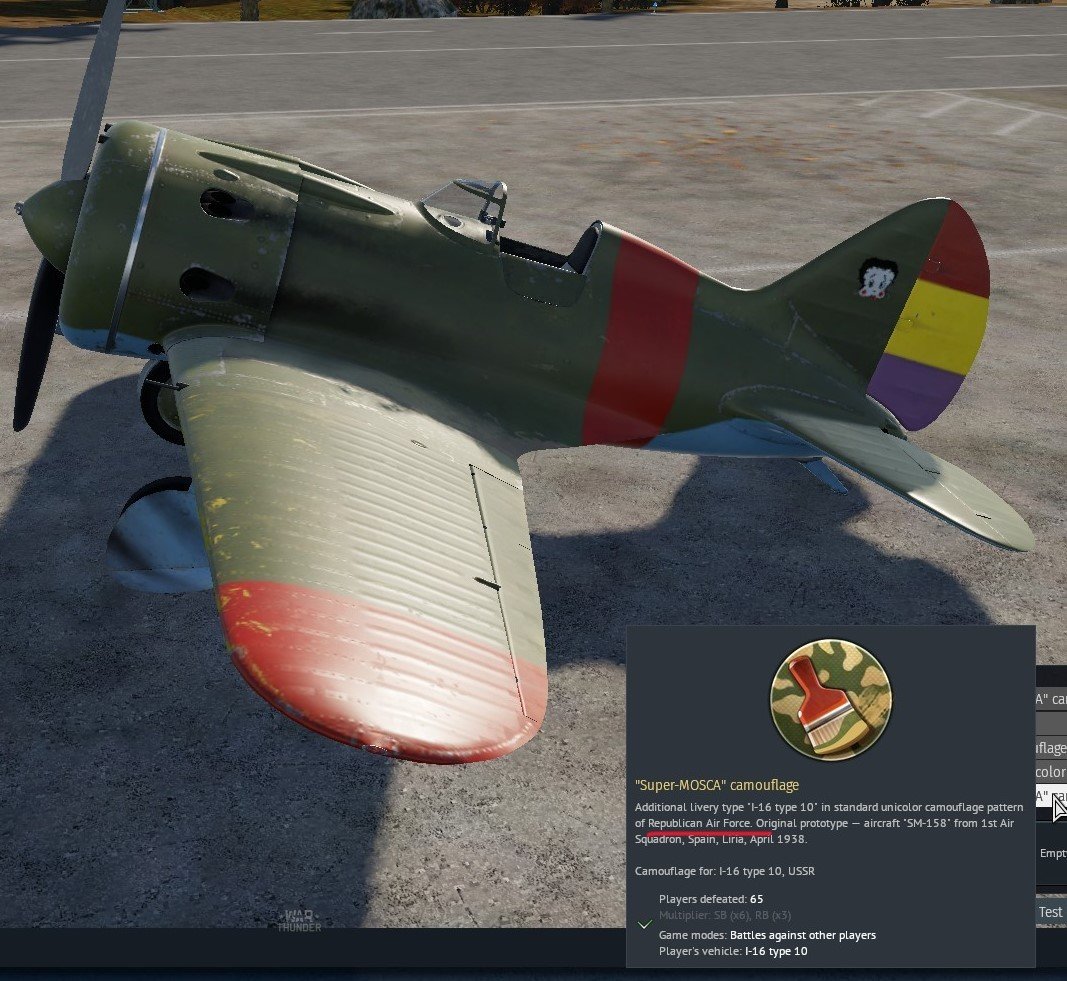
Task: Pick the list option ending in "uflage"
Action: (x=1051, y=747)
